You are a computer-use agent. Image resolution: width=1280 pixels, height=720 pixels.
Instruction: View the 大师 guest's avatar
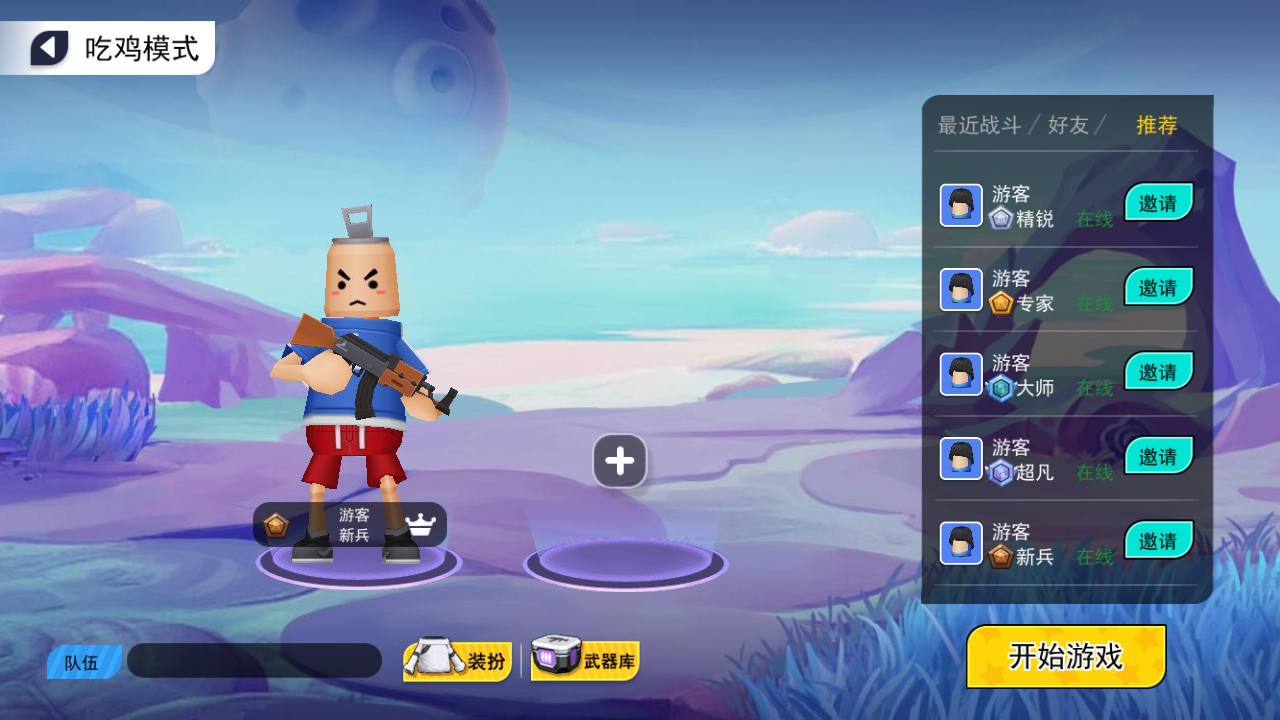(961, 374)
